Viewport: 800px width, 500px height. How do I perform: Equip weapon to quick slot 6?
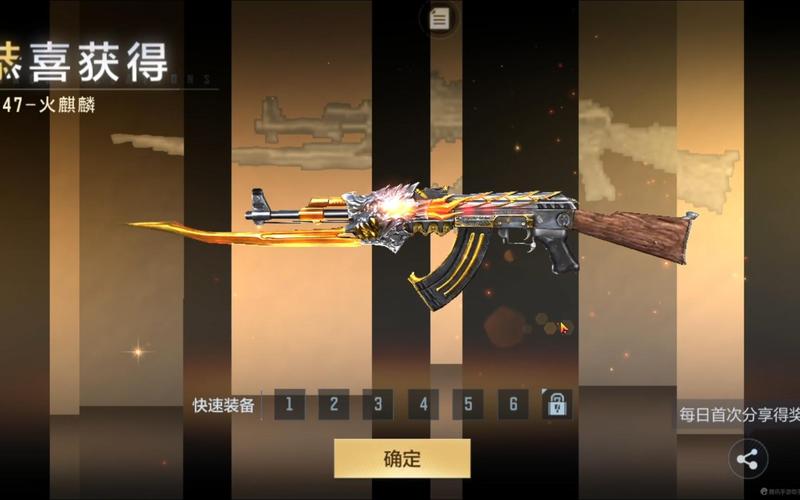[x=513, y=405]
